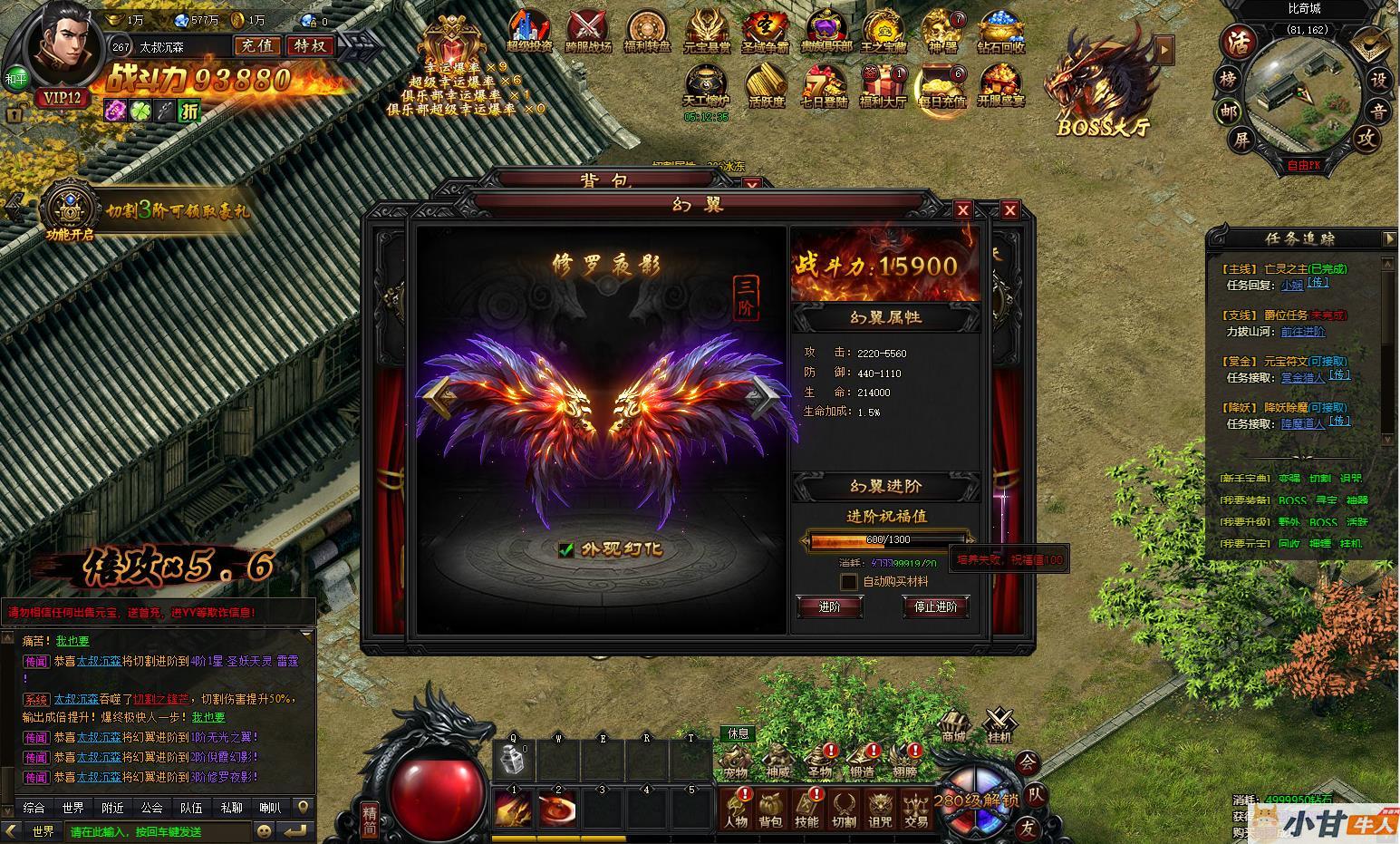Open the 背包 bag from bottom bar
Screen dimensions: 1400x844
(x=770, y=808)
